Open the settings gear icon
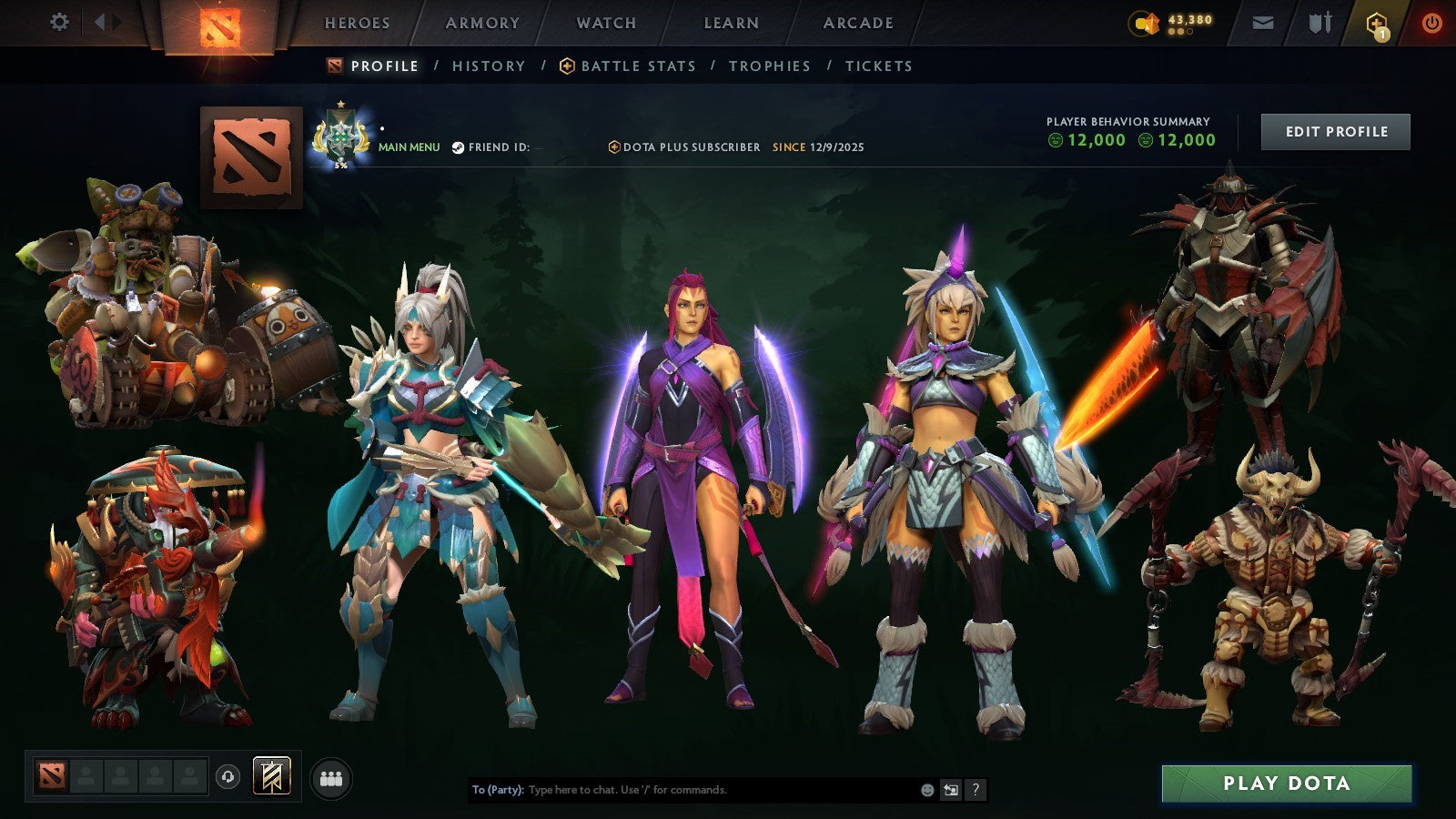 coord(61,23)
